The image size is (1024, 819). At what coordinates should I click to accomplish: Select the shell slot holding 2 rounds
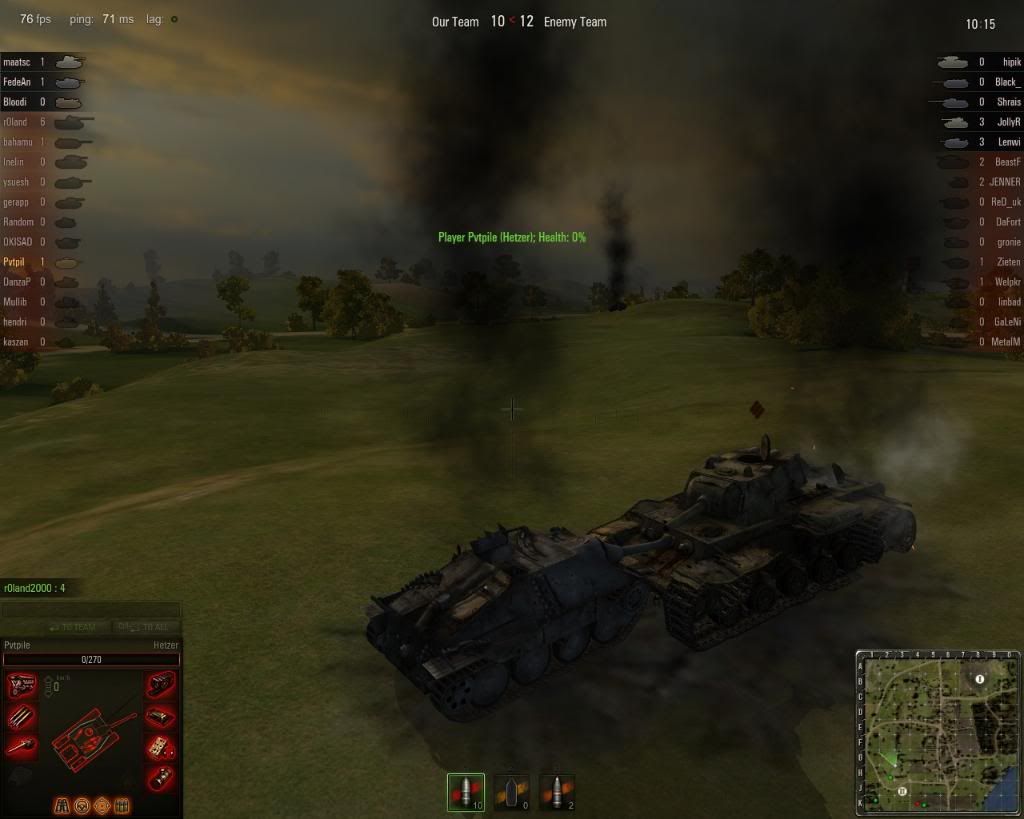coord(557,792)
